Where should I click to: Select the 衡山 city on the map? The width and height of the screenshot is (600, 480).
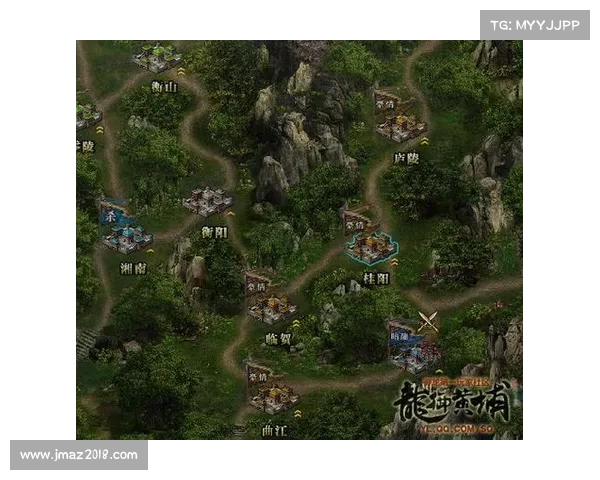coord(157,59)
